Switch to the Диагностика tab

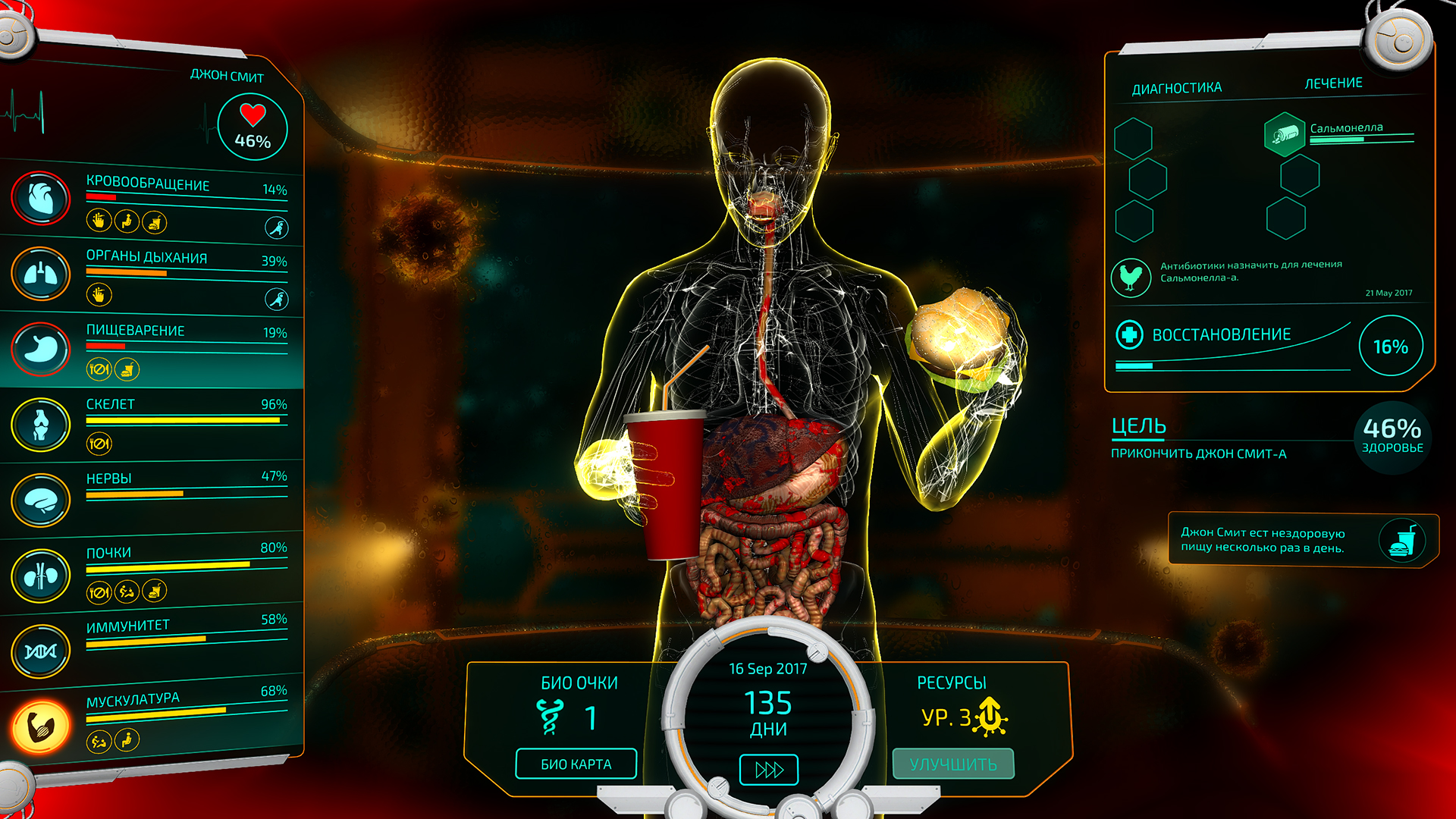coord(1176,86)
